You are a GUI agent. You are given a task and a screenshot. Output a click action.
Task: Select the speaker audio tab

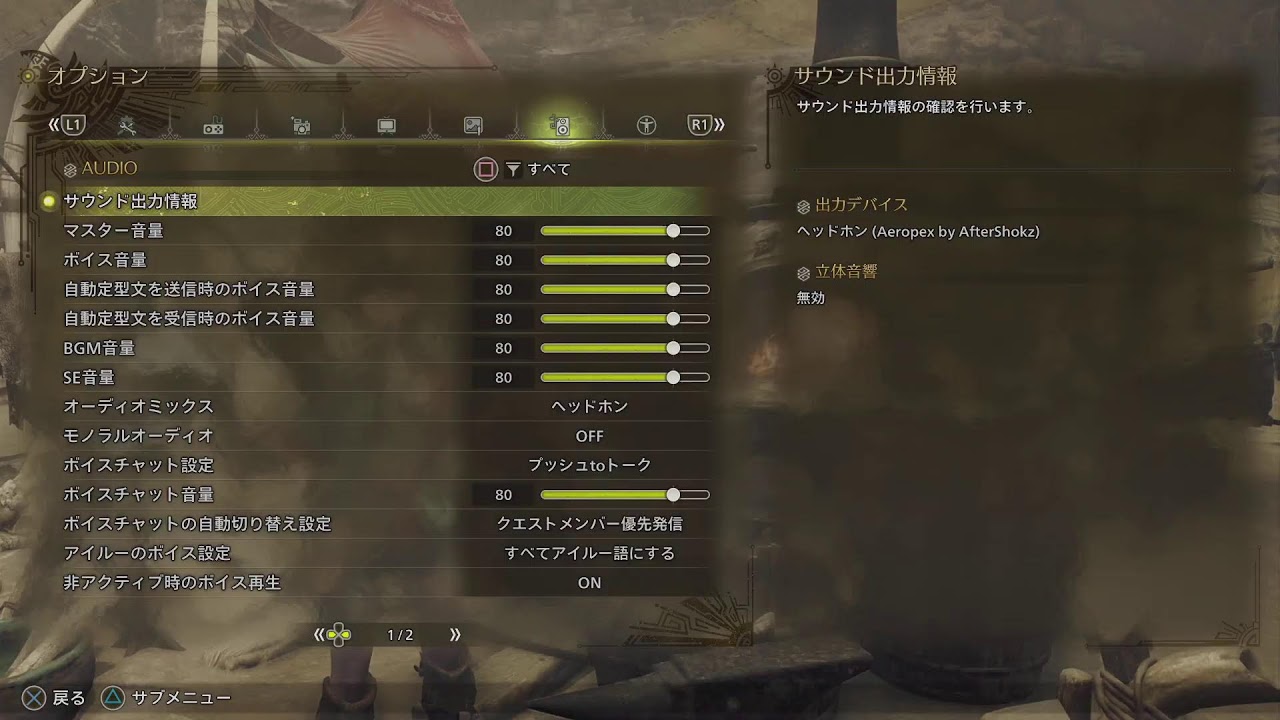coord(560,126)
